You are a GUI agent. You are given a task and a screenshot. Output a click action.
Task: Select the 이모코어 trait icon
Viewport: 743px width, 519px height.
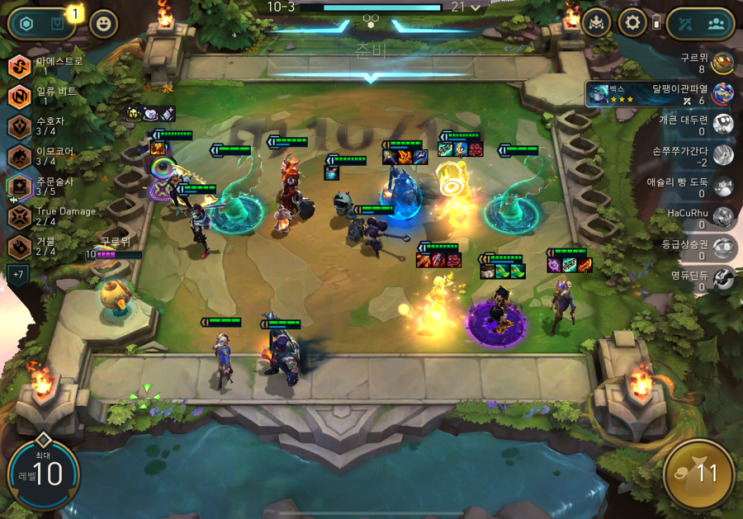[x=20, y=156]
